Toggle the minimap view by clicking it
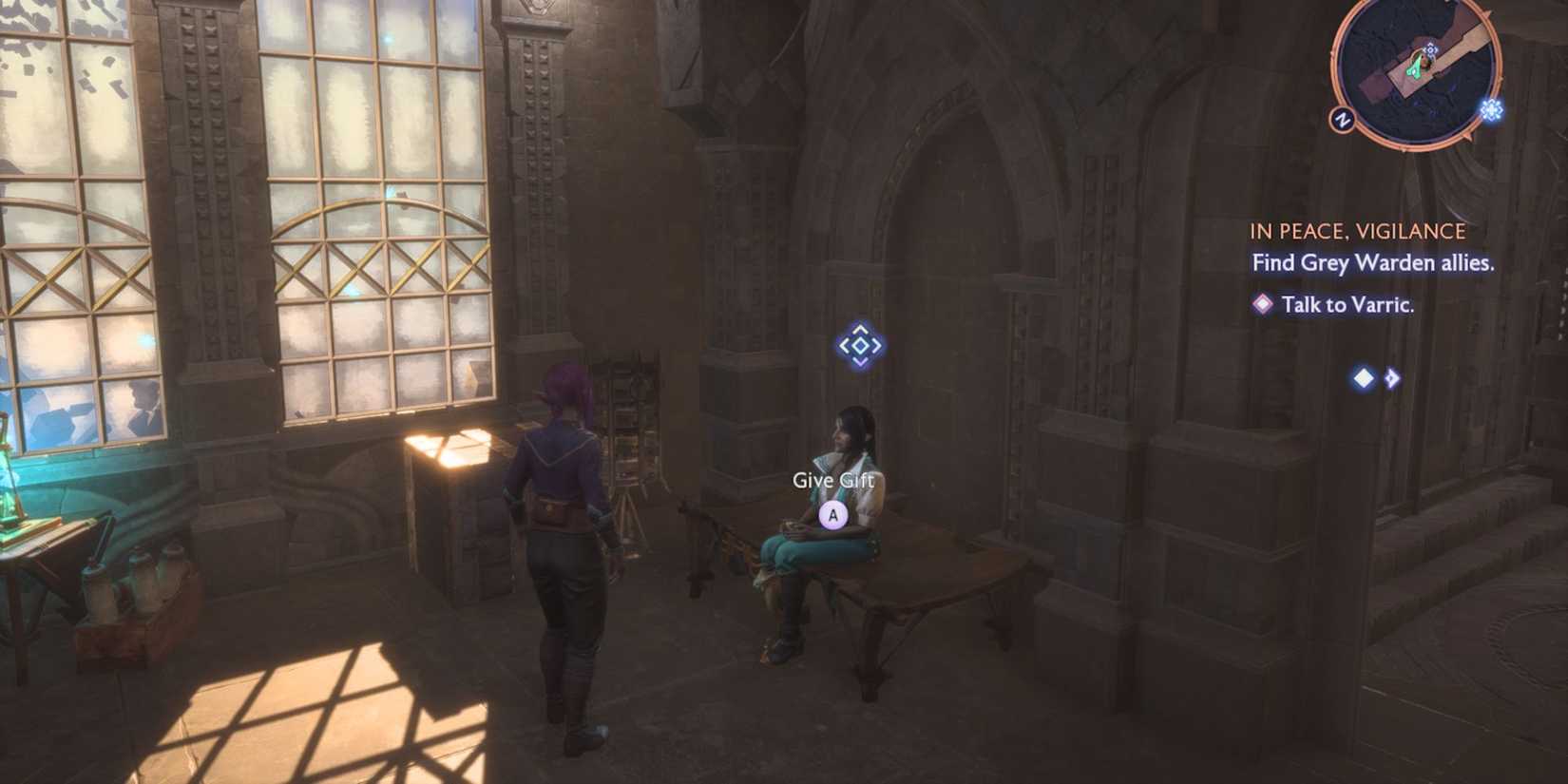 [x=1416, y=71]
